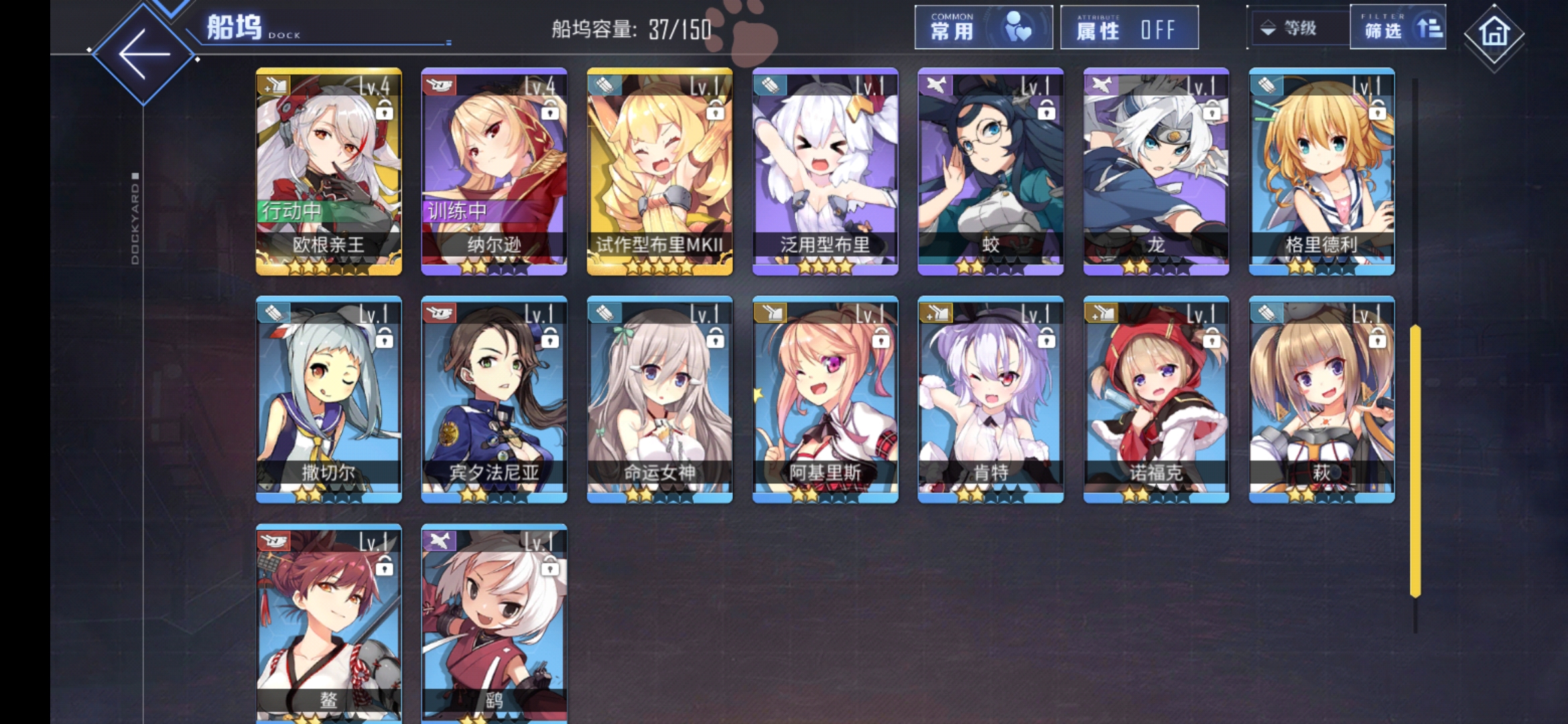The width and height of the screenshot is (1568, 724).
Task: Go back using the arrow button
Action: click(x=143, y=54)
